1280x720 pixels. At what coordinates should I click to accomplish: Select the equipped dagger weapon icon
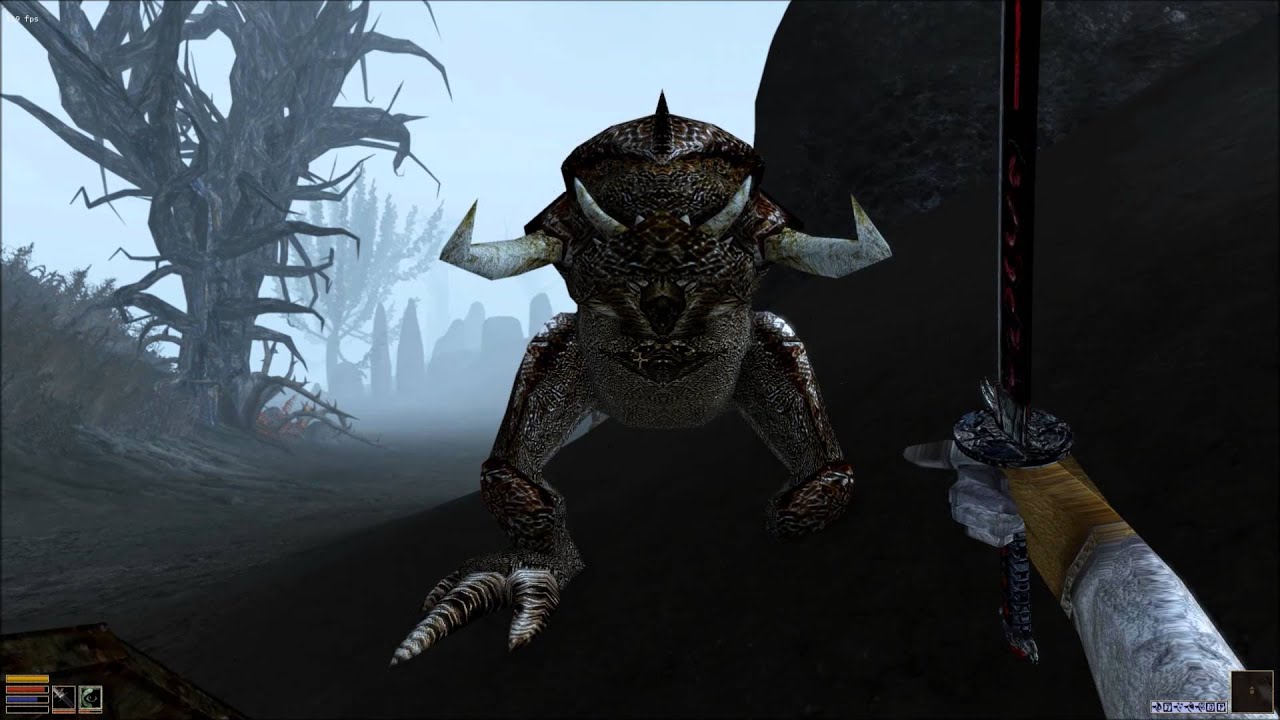pos(64,697)
